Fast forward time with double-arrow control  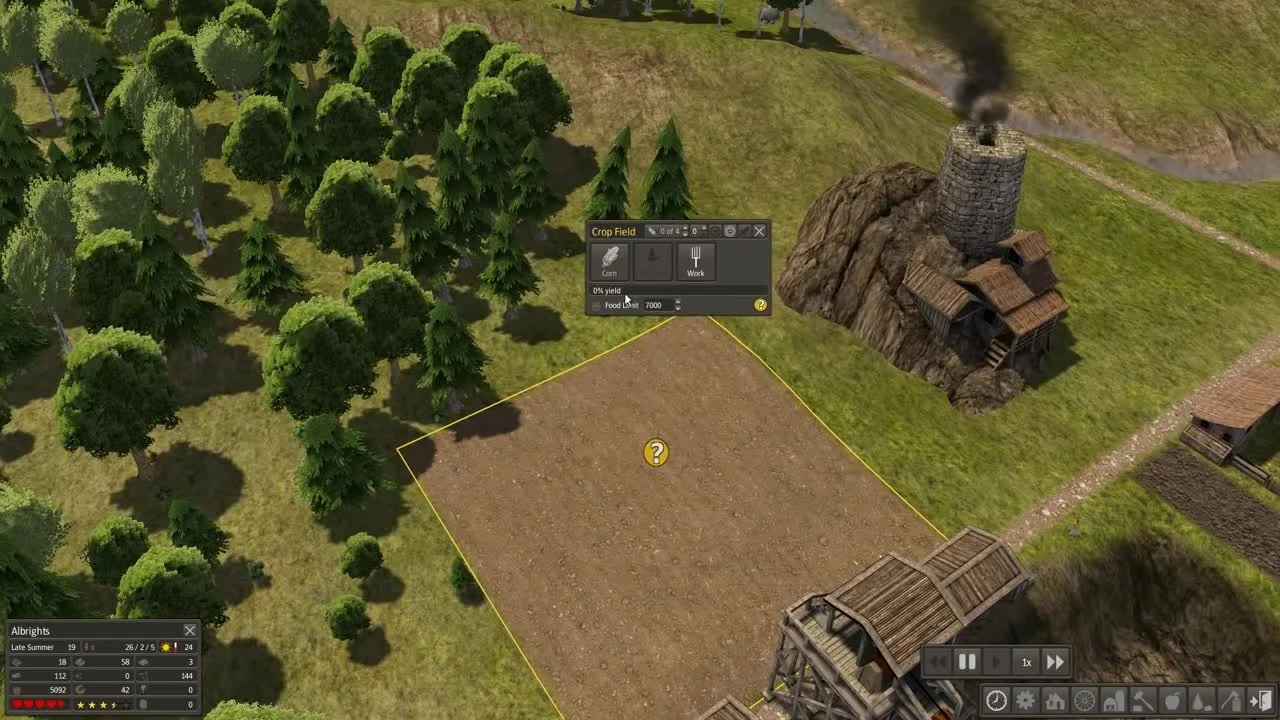[x=1055, y=661]
